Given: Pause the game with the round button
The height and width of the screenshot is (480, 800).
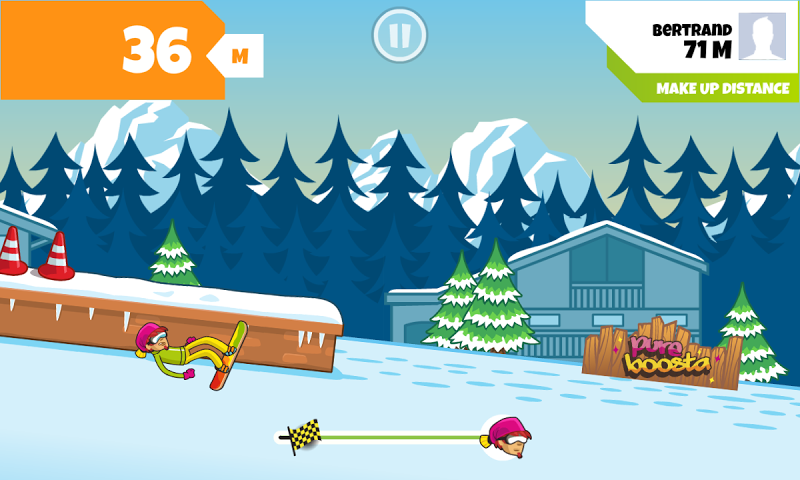Looking at the screenshot, I should pyautogui.click(x=400, y=35).
